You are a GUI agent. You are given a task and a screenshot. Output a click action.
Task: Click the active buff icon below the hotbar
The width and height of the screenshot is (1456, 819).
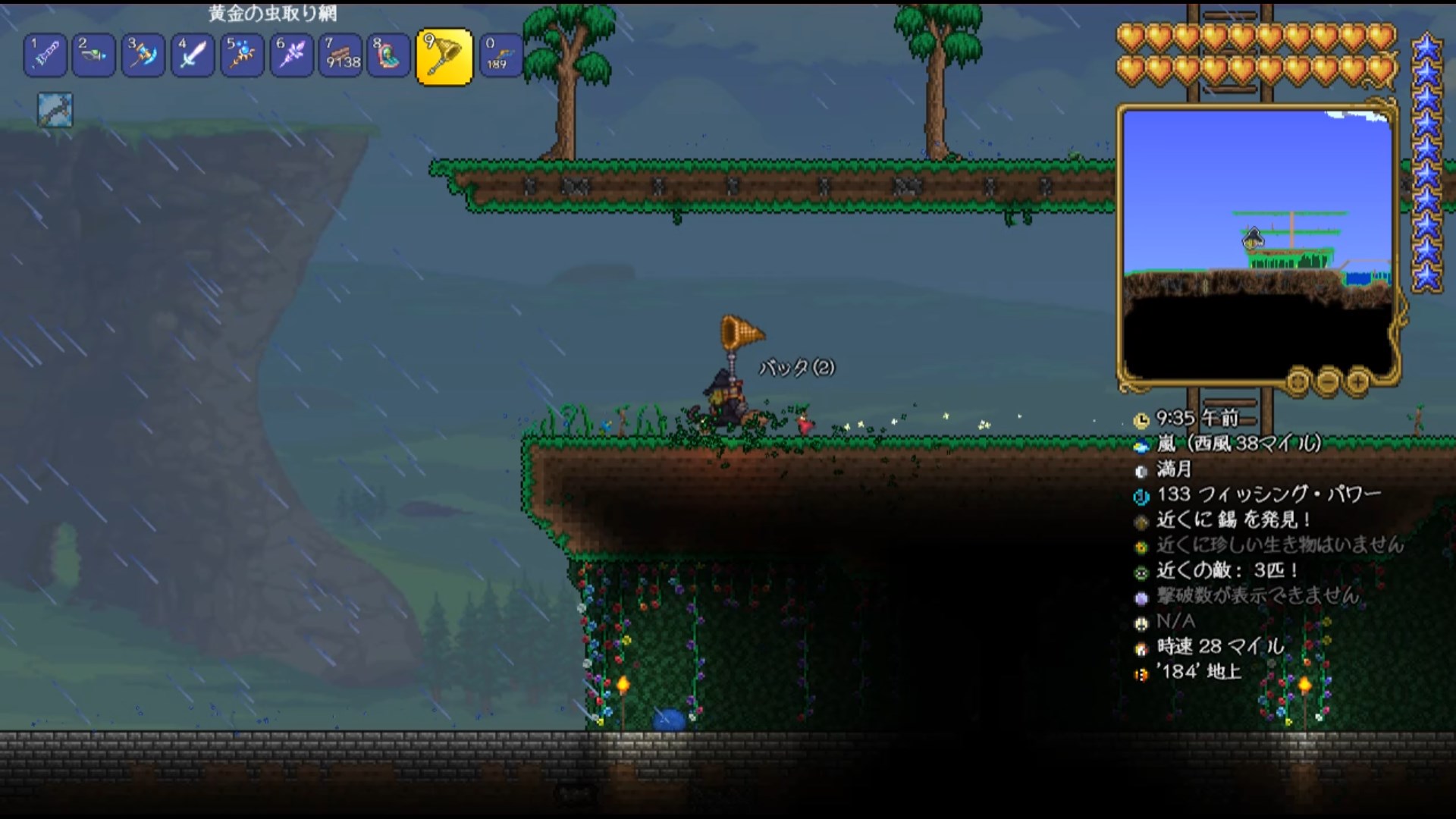(x=55, y=111)
